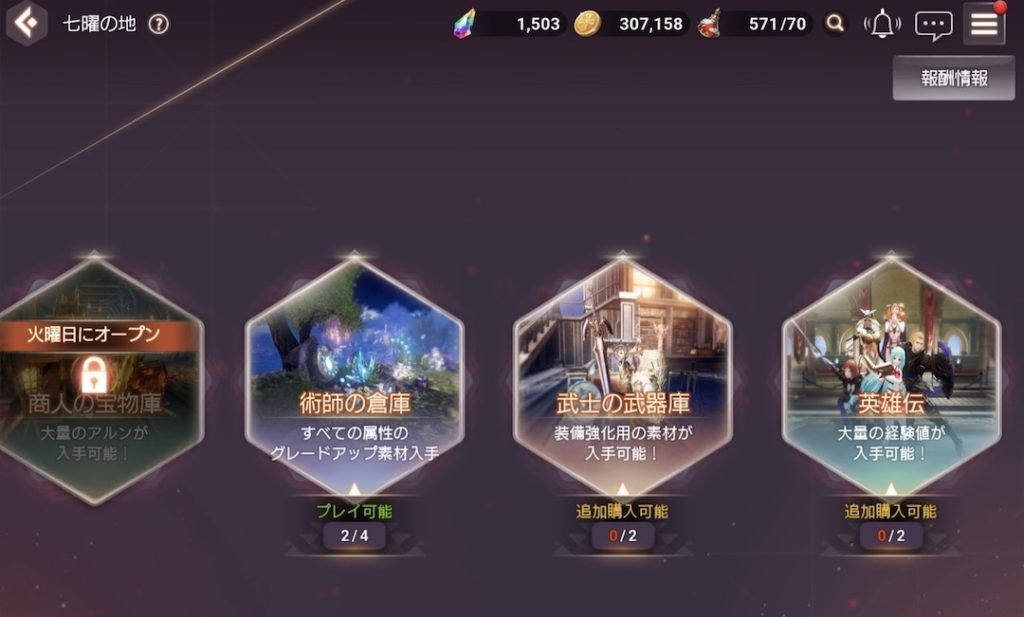The image size is (1024, 617).
Task: Go back using the arrow button
Action: [27, 24]
